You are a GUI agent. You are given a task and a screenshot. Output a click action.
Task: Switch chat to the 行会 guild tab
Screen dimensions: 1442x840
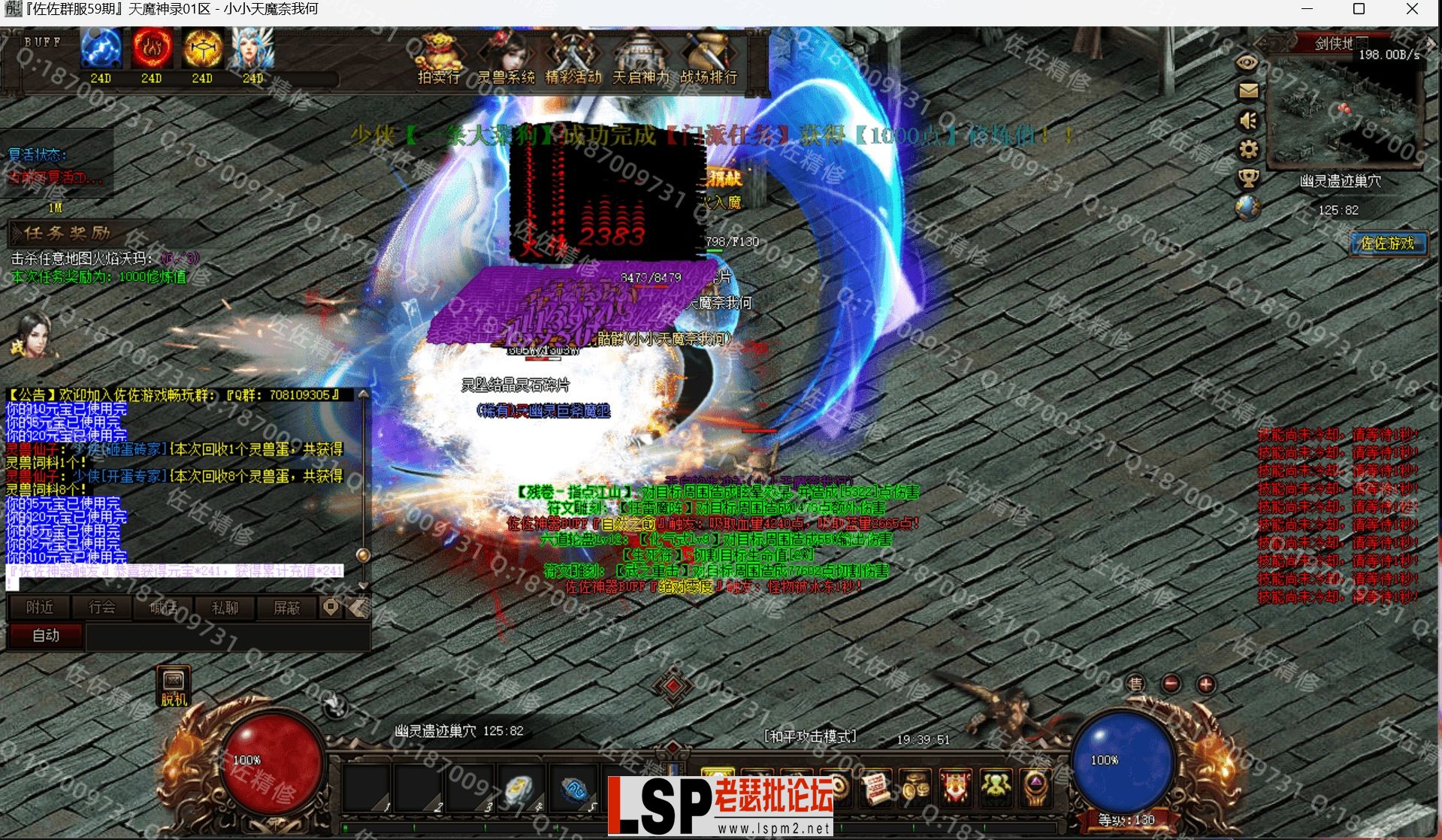(101, 608)
